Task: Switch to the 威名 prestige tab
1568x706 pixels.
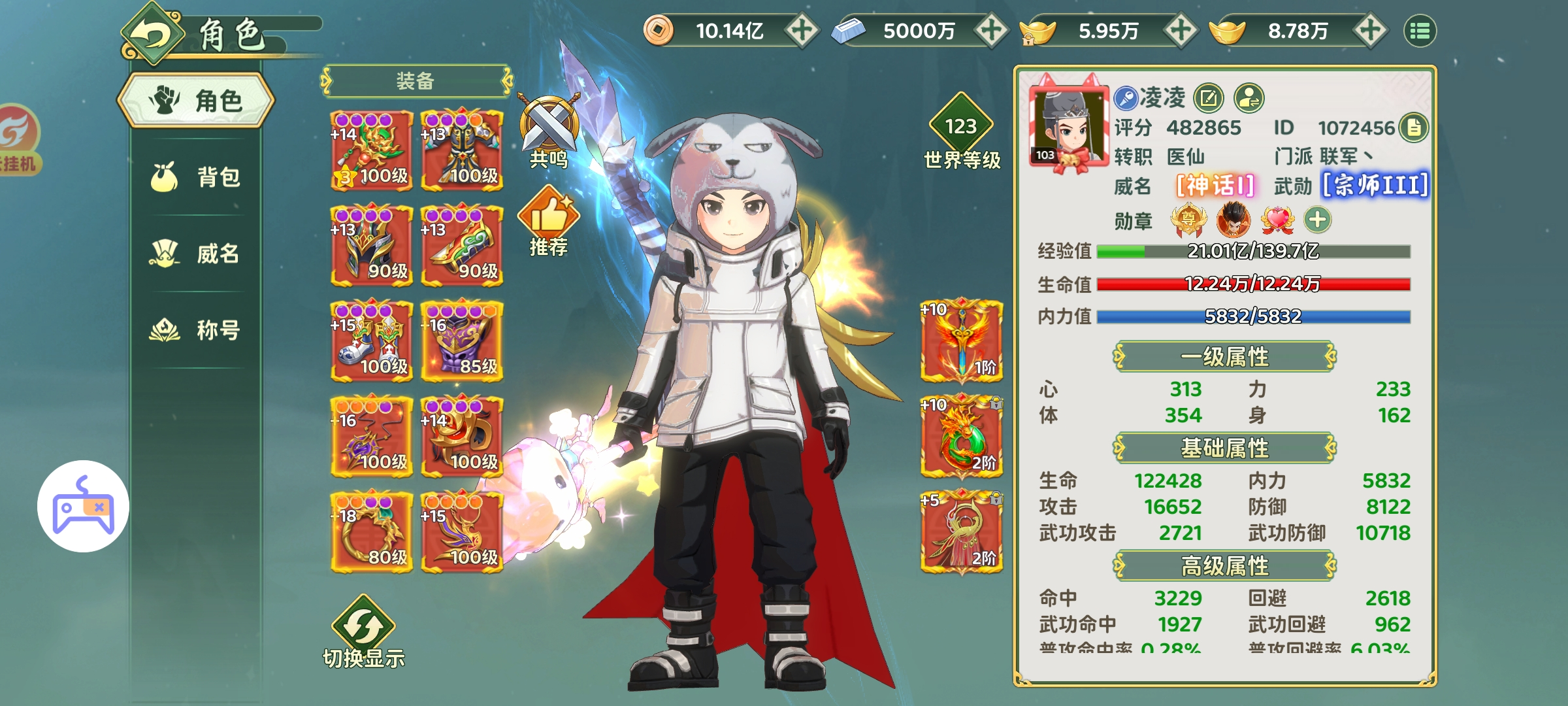Action: pos(196,254)
